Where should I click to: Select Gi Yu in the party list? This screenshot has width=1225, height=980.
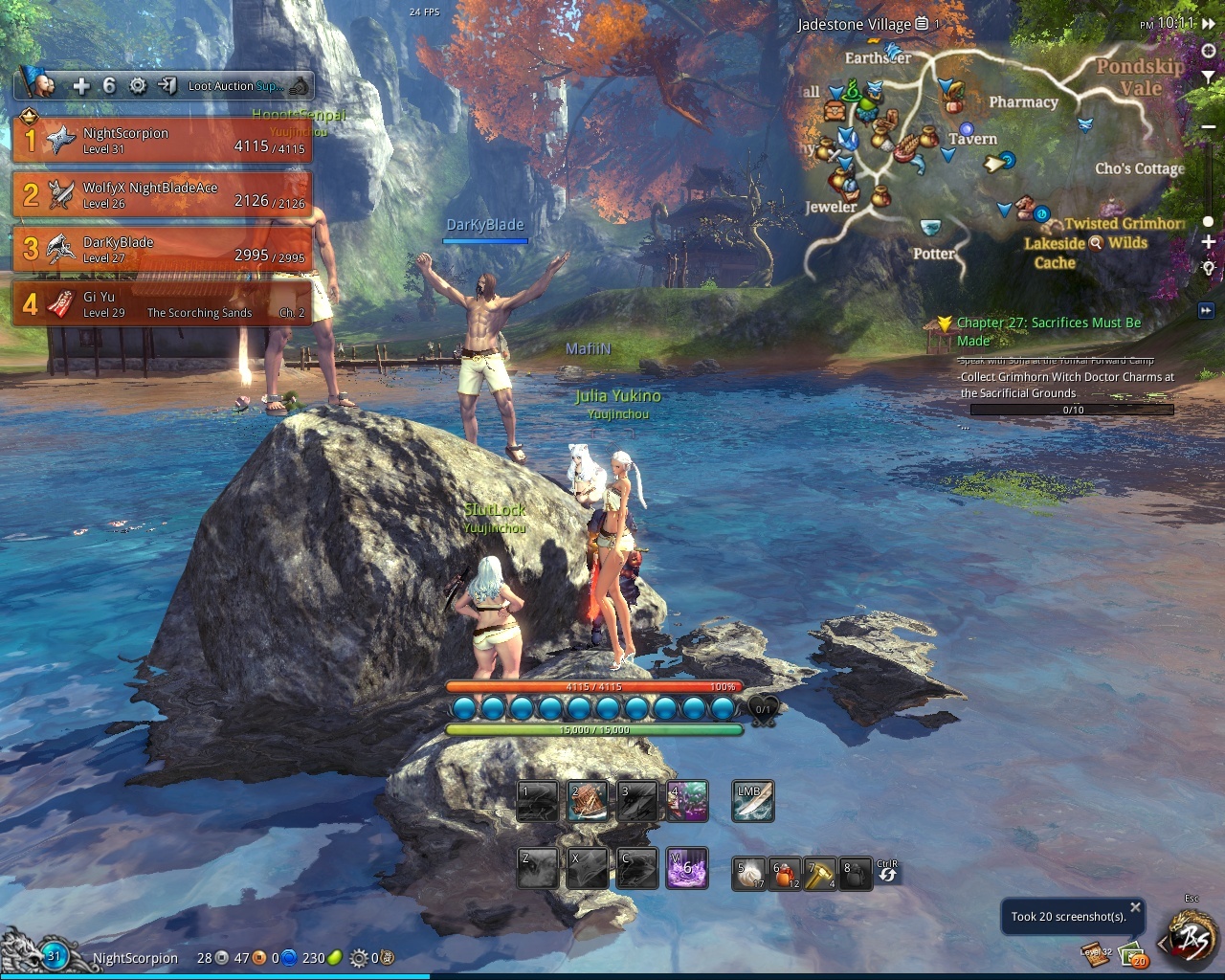163,304
